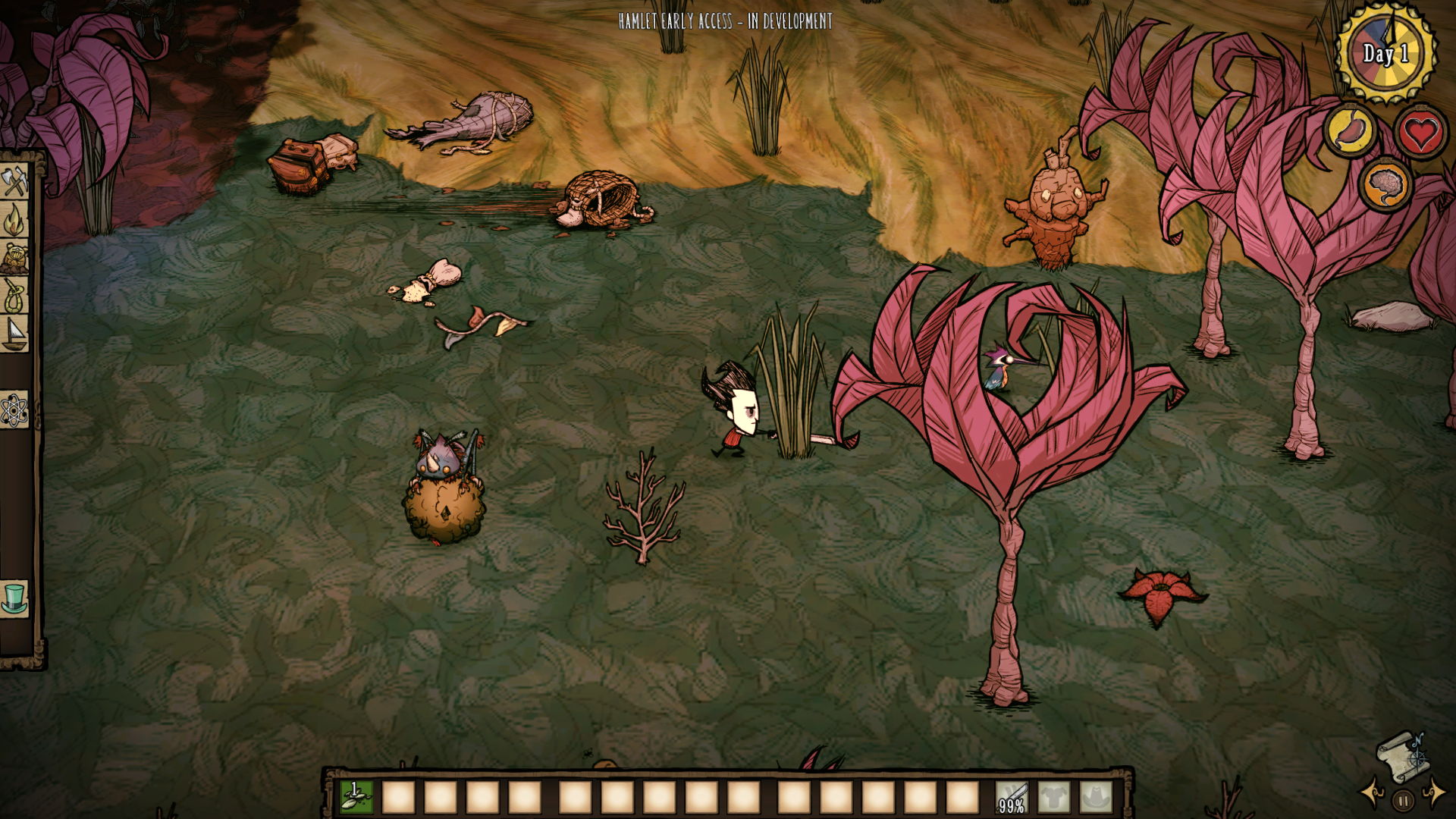1456x819 pixels.
Task: Open the top hat Dress tab
Action: pos(14,598)
